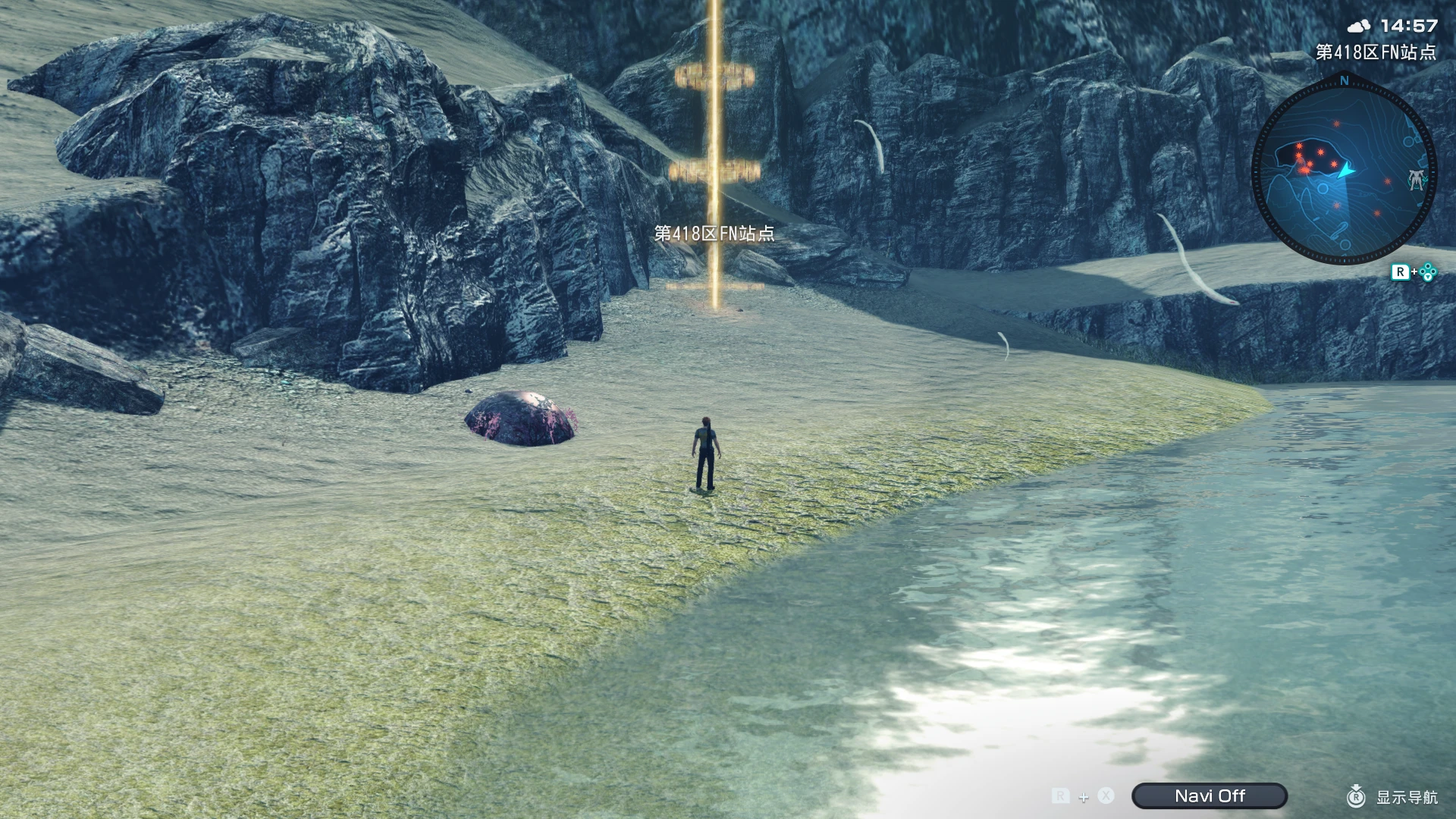Click the R button icon left of the plus sign
Image resolution: width=1456 pixels, height=819 pixels.
click(x=1060, y=796)
